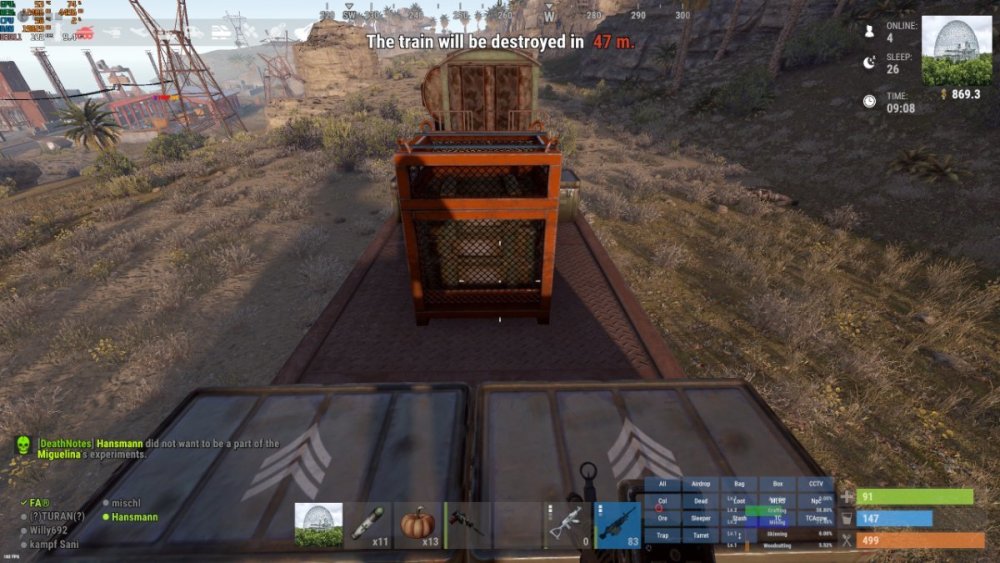The image size is (1000, 563).
Task: Click the dome server logo thumbnail
Action: tap(956, 50)
